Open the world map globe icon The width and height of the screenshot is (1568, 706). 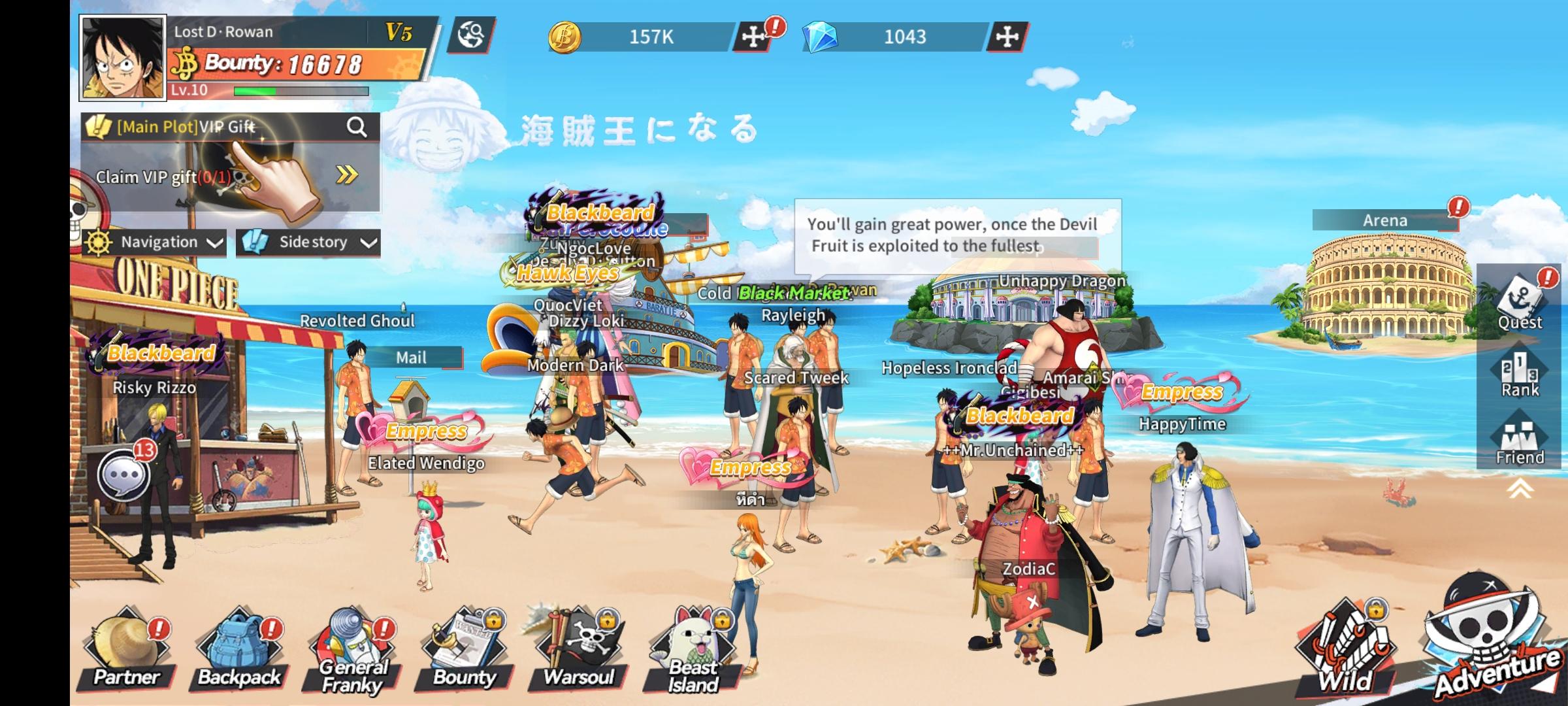click(x=472, y=36)
